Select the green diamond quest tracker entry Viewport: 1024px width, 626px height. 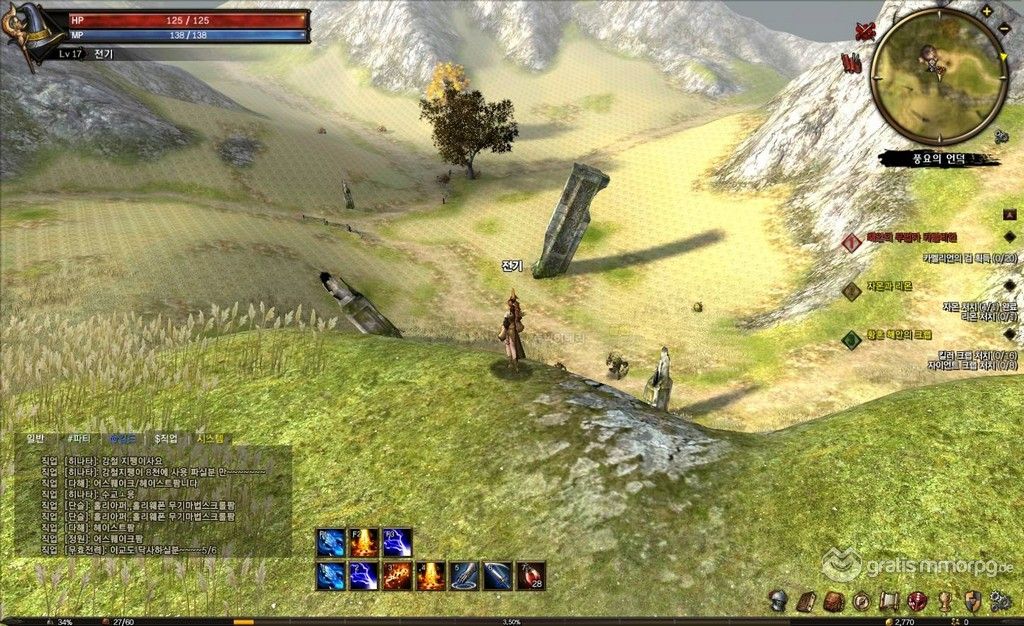pos(851,339)
